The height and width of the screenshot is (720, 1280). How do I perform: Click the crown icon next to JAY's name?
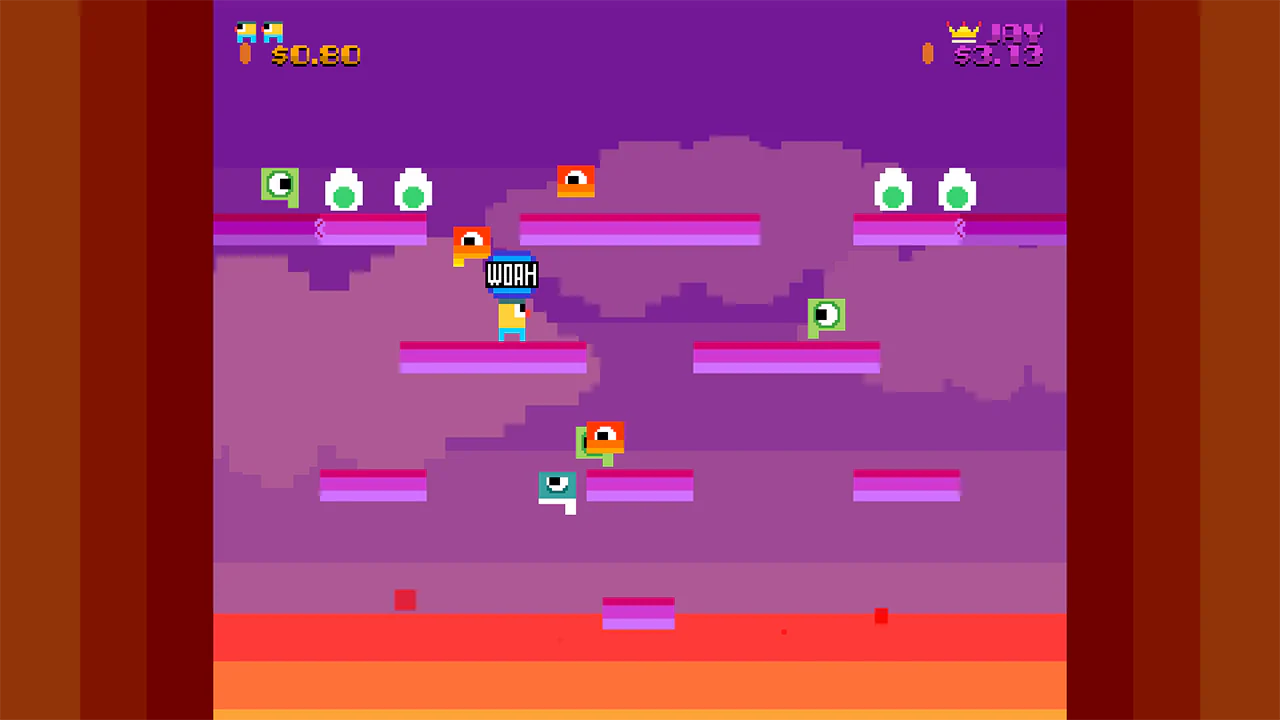pyautogui.click(x=963, y=31)
